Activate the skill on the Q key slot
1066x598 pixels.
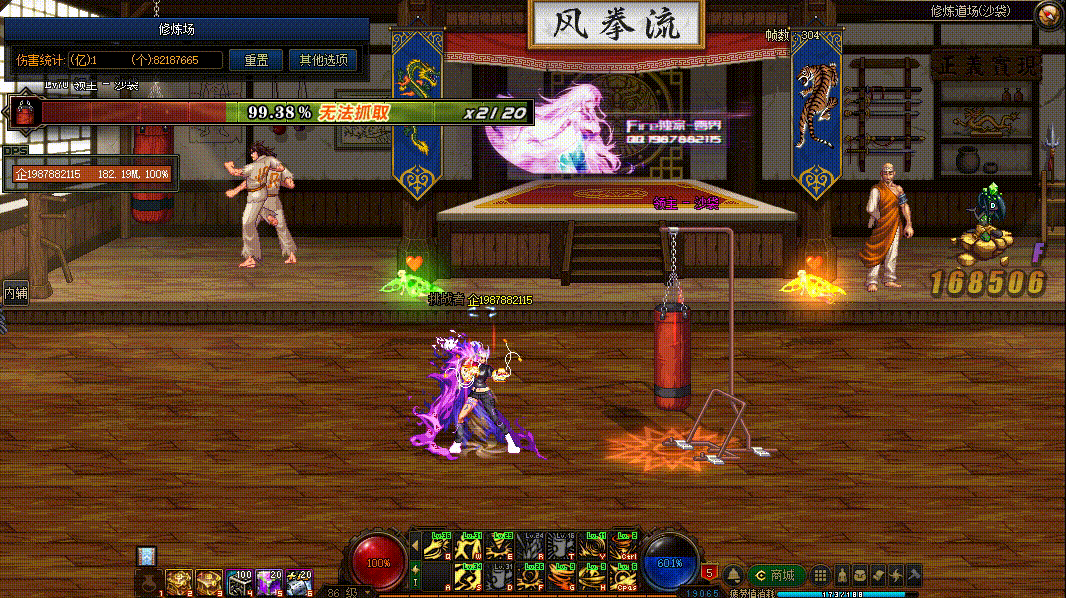click(x=436, y=547)
